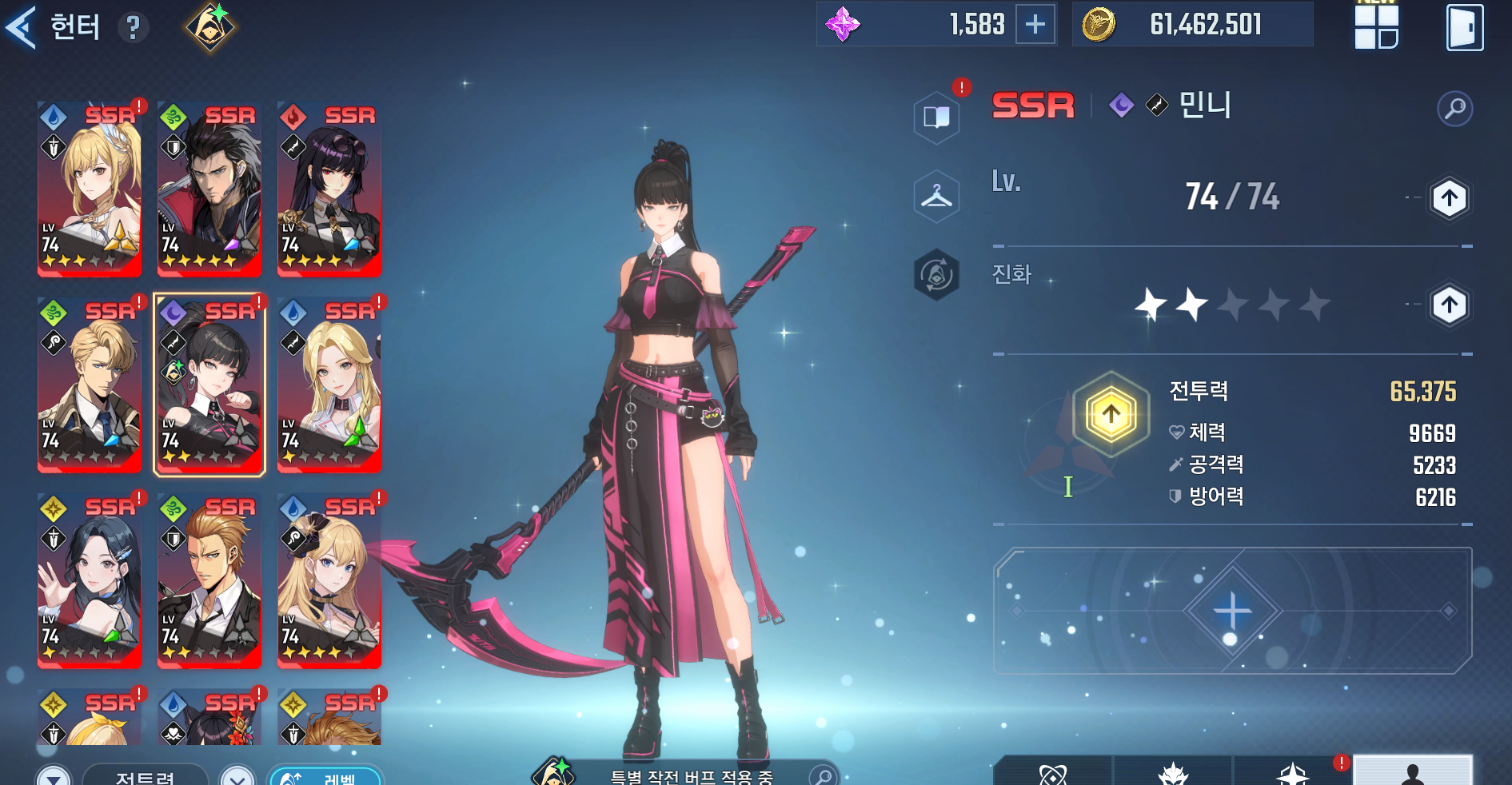Open the grid menu in the top bar
The width and height of the screenshot is (1512, 785).
point(1376,26)
